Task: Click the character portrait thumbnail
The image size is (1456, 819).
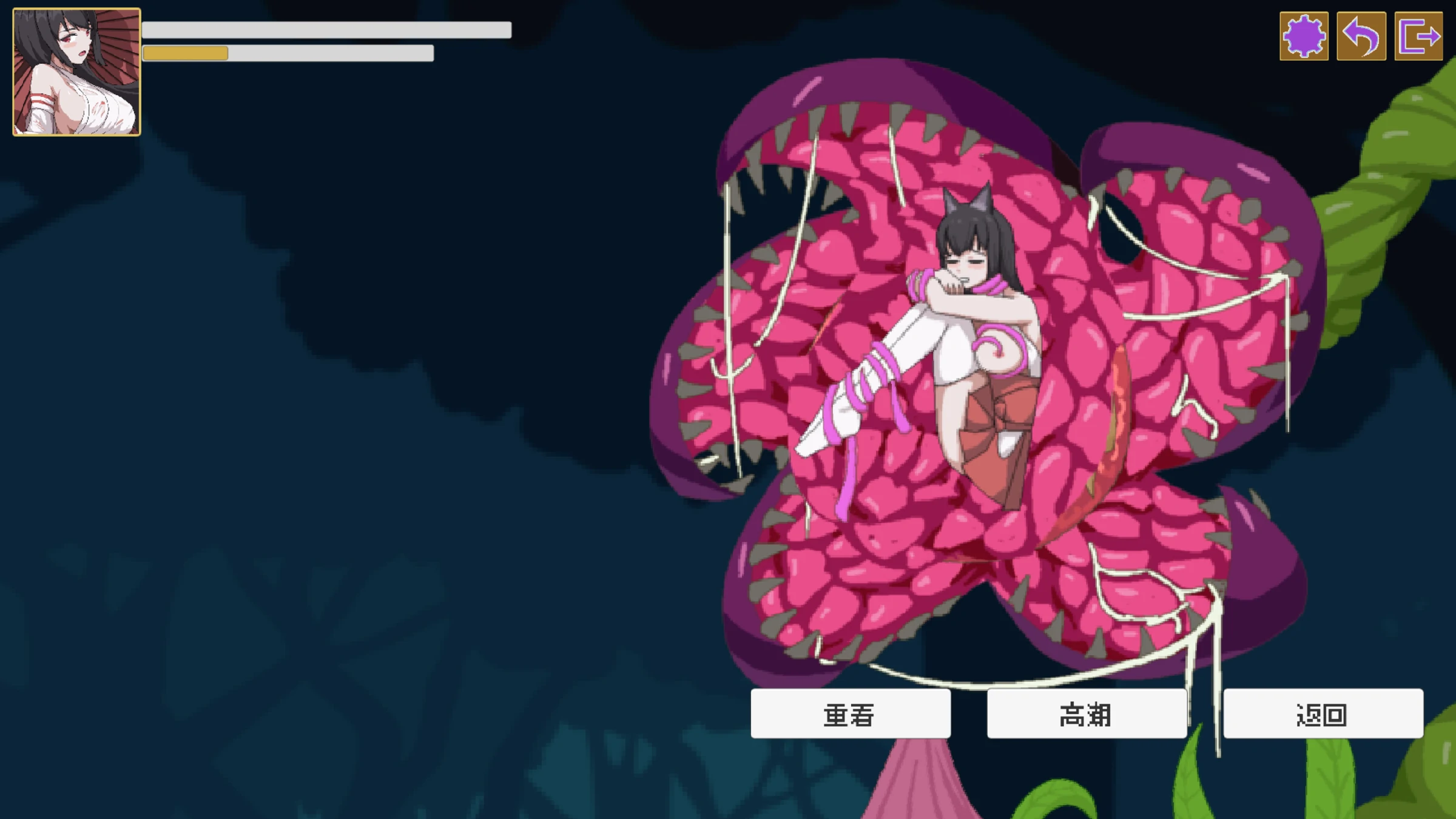Action: 76,72
